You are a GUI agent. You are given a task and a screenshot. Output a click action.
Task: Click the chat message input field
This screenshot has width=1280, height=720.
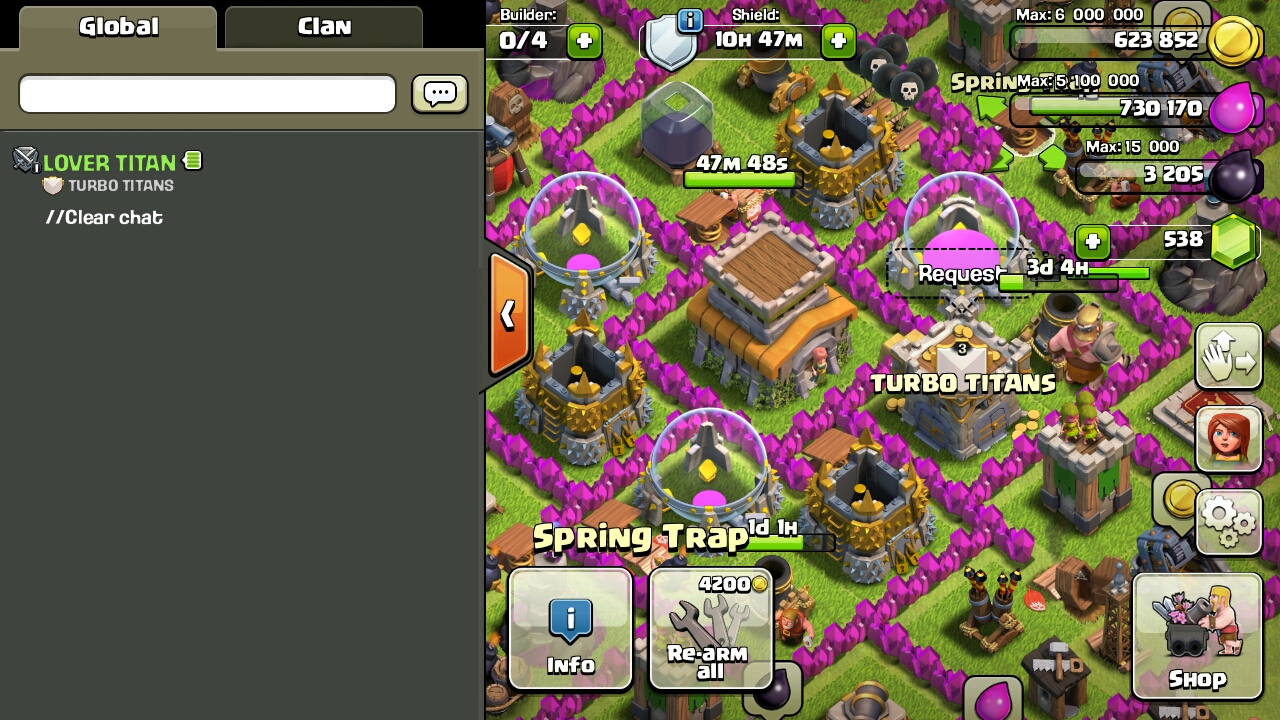point(207,93)
